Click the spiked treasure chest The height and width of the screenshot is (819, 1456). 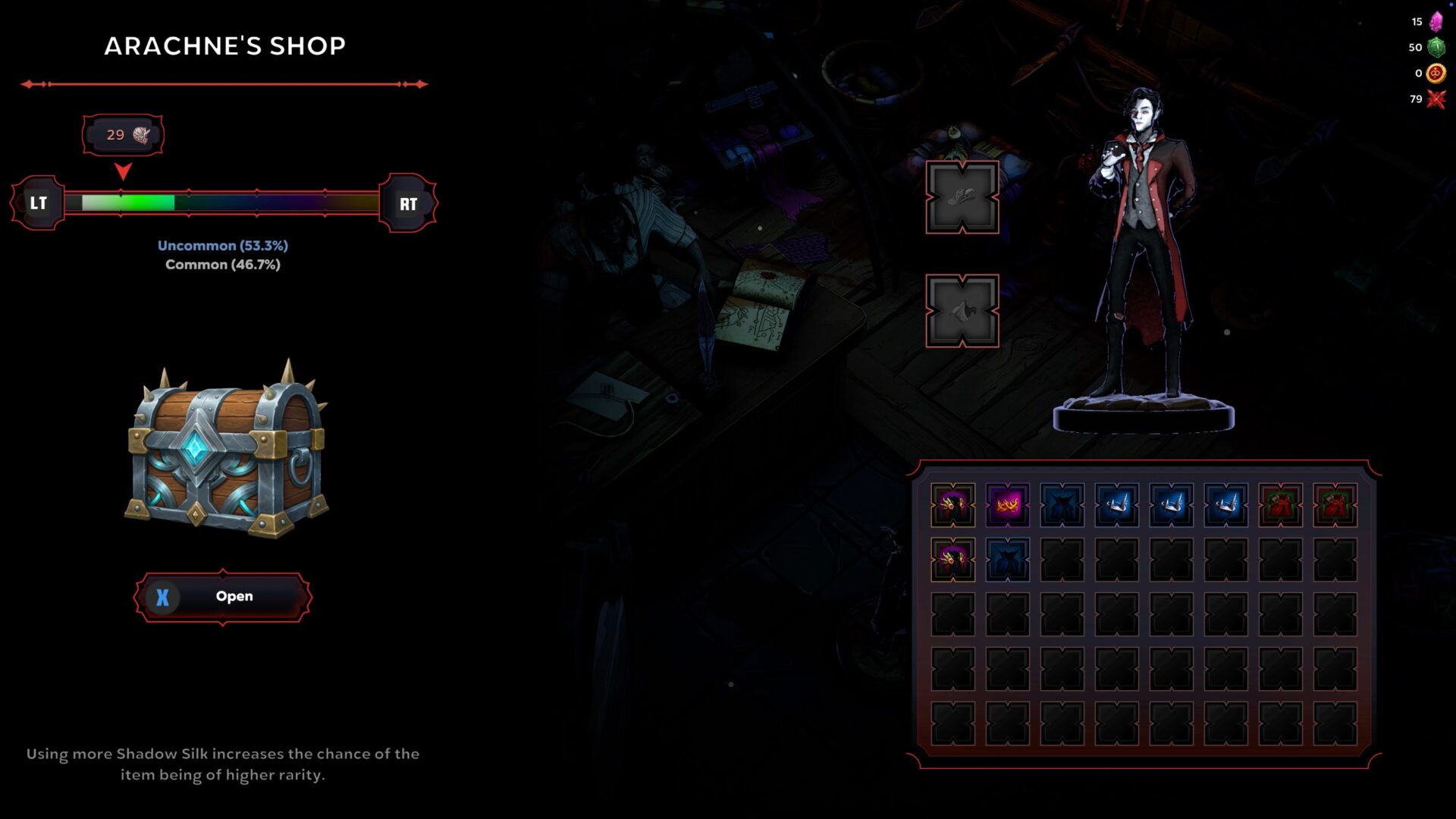pos(226,450)
